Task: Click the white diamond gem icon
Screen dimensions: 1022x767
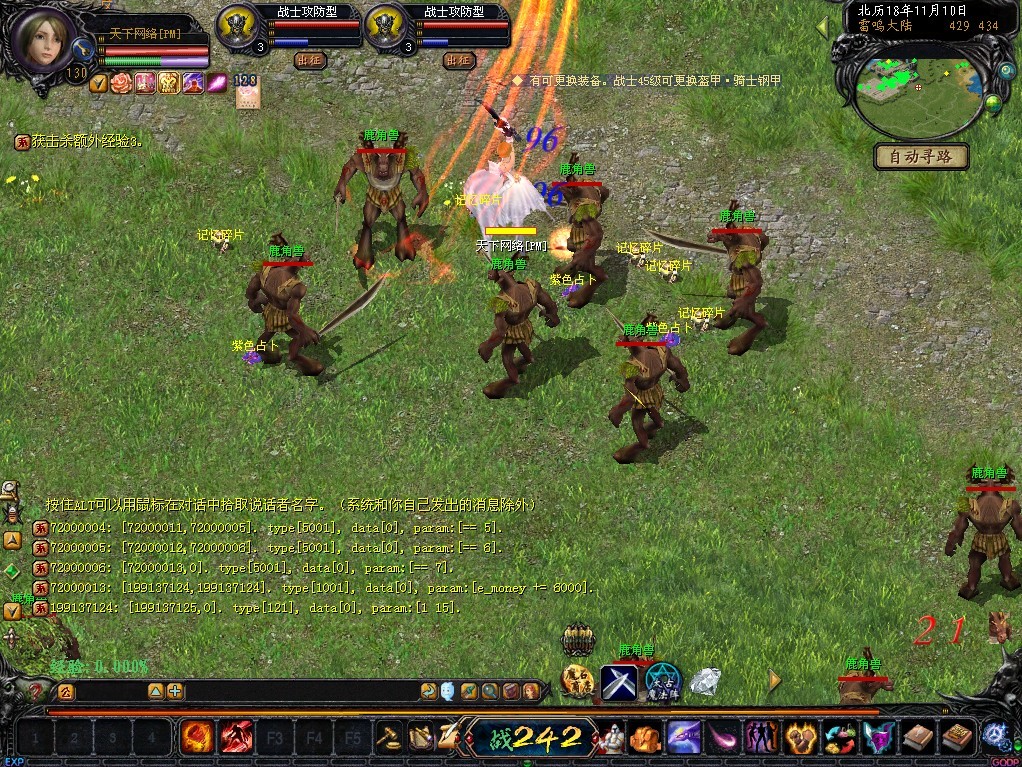Action: [x=705, y=682]
